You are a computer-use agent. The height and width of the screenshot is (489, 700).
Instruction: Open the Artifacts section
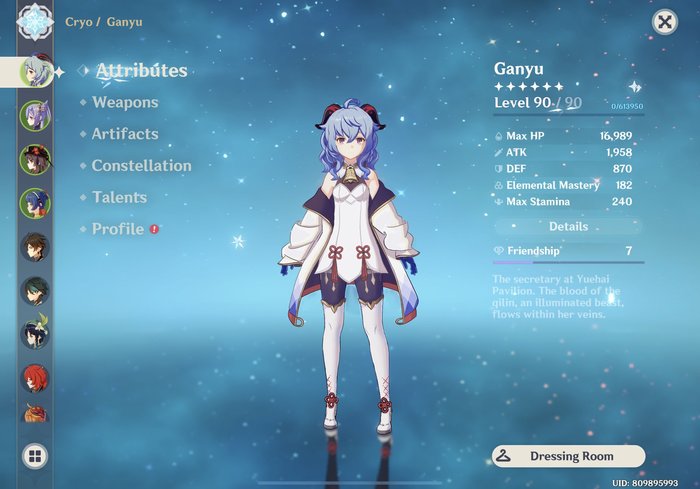pos(125,134)
